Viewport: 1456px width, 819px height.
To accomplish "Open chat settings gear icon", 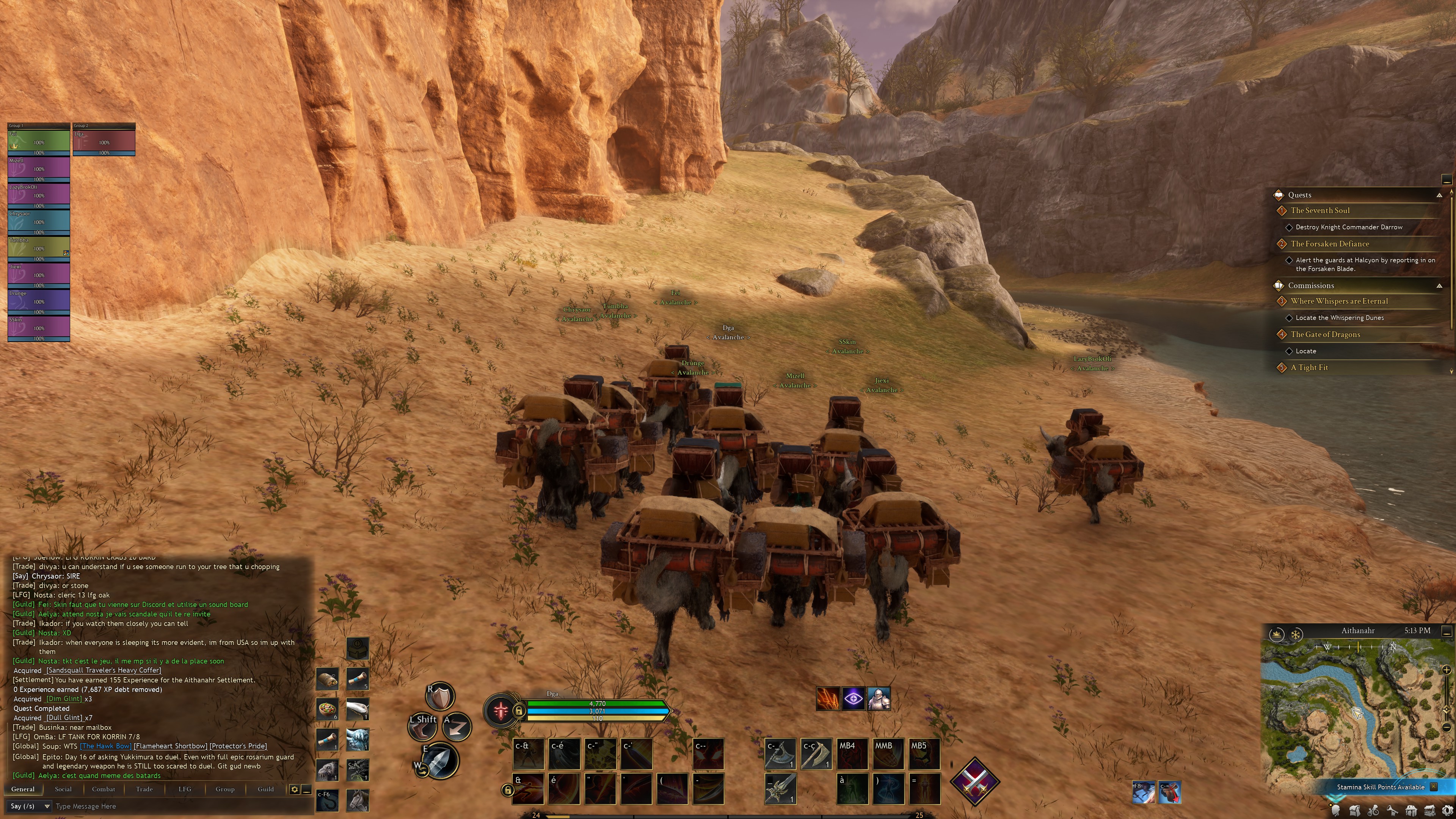I will point(295,789).
